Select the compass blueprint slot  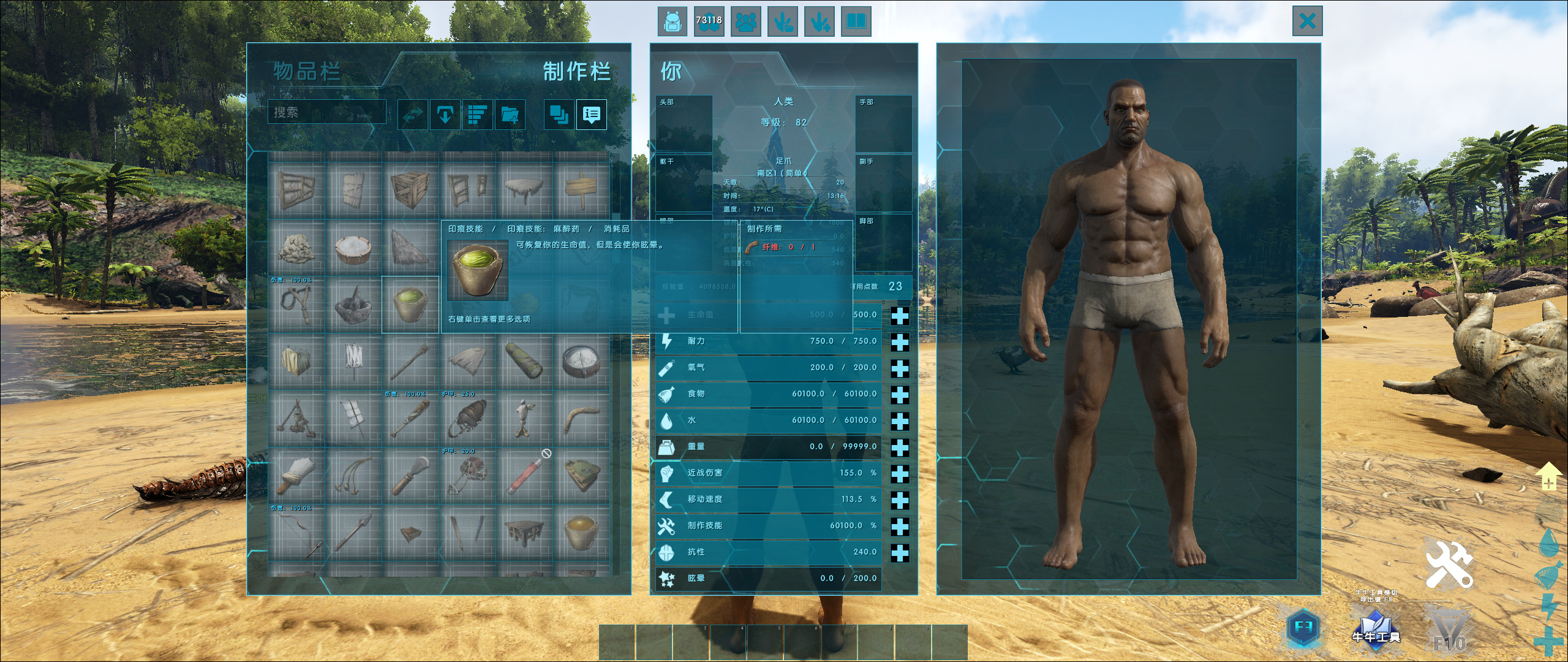(581, 362)
